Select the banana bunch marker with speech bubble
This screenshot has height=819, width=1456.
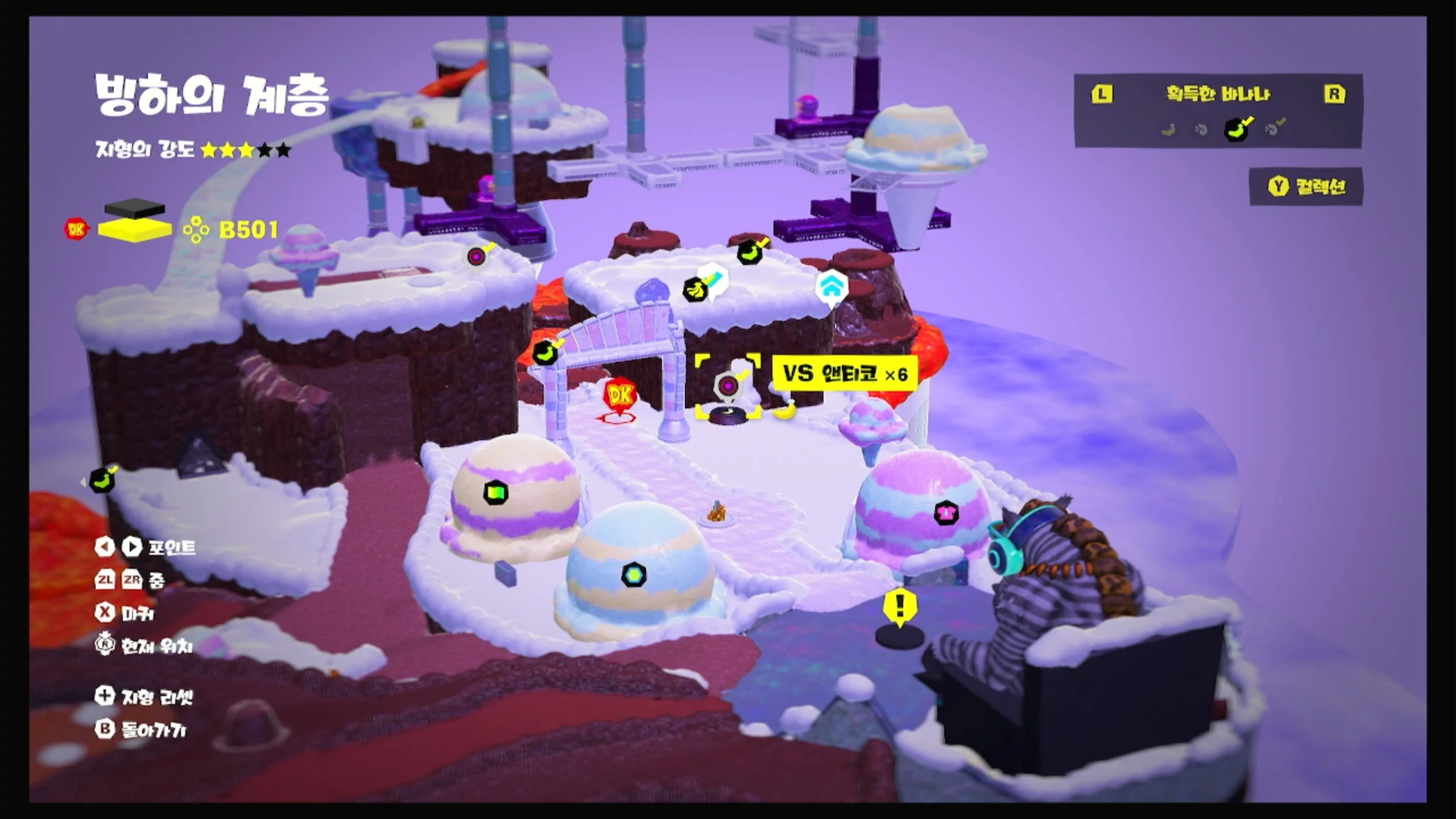[695, 291]
